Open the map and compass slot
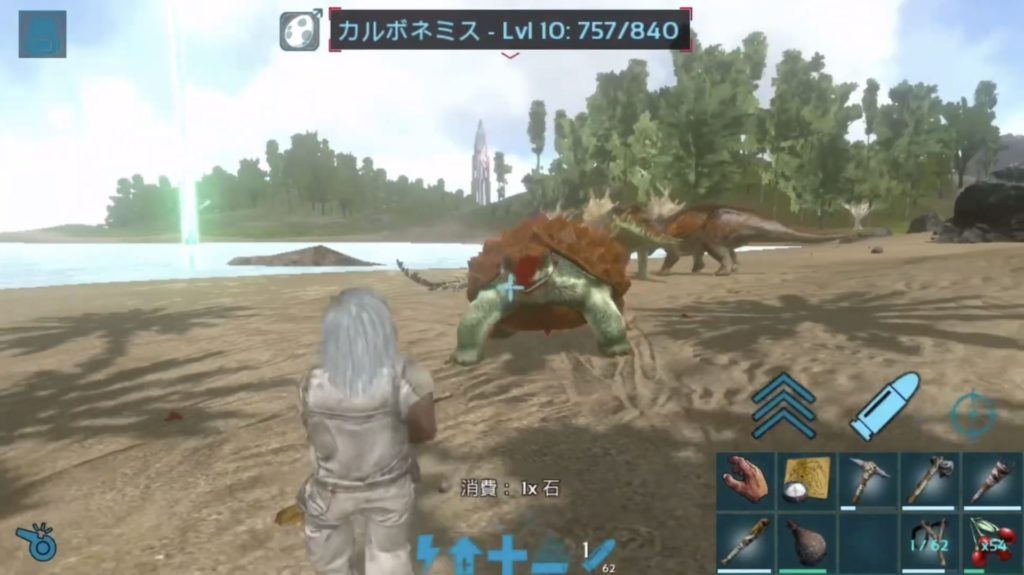Viewport: 1024px width, 575px height. (x=808, y=480)
